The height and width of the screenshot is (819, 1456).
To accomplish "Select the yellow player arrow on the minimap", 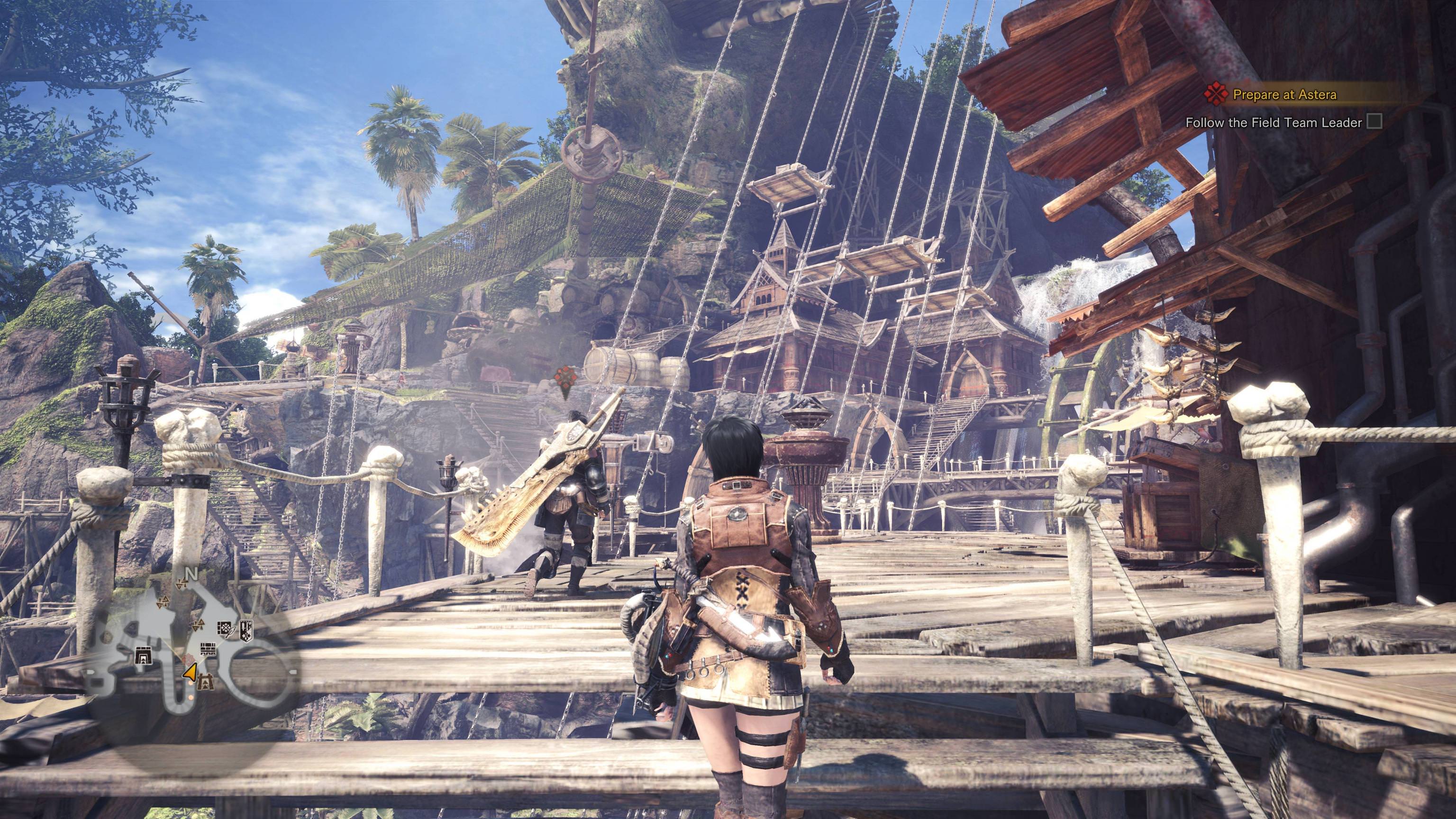I will 190,672.
